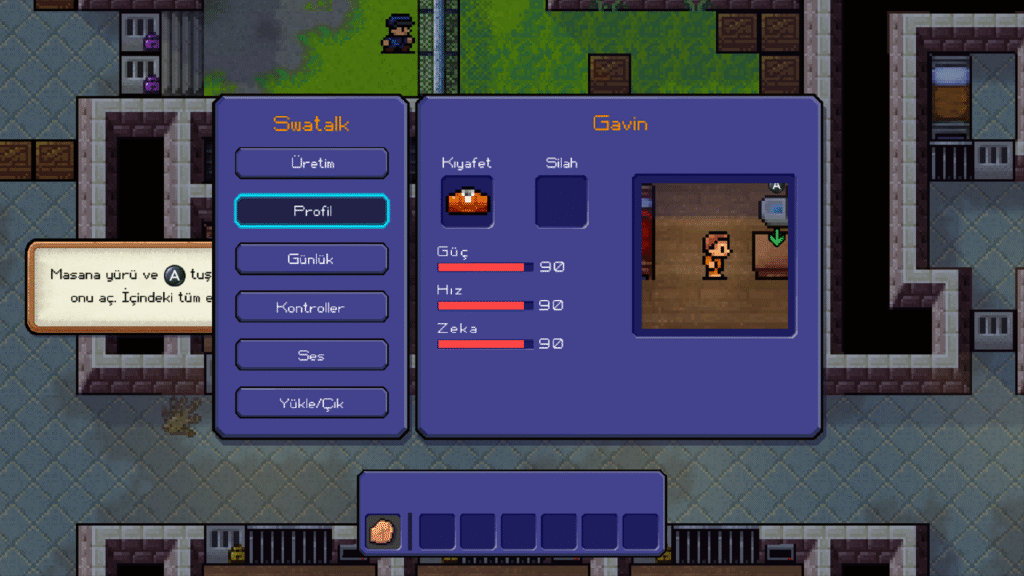
Task: Select the Profil menu entry
Action: click(x=312, y=211)
